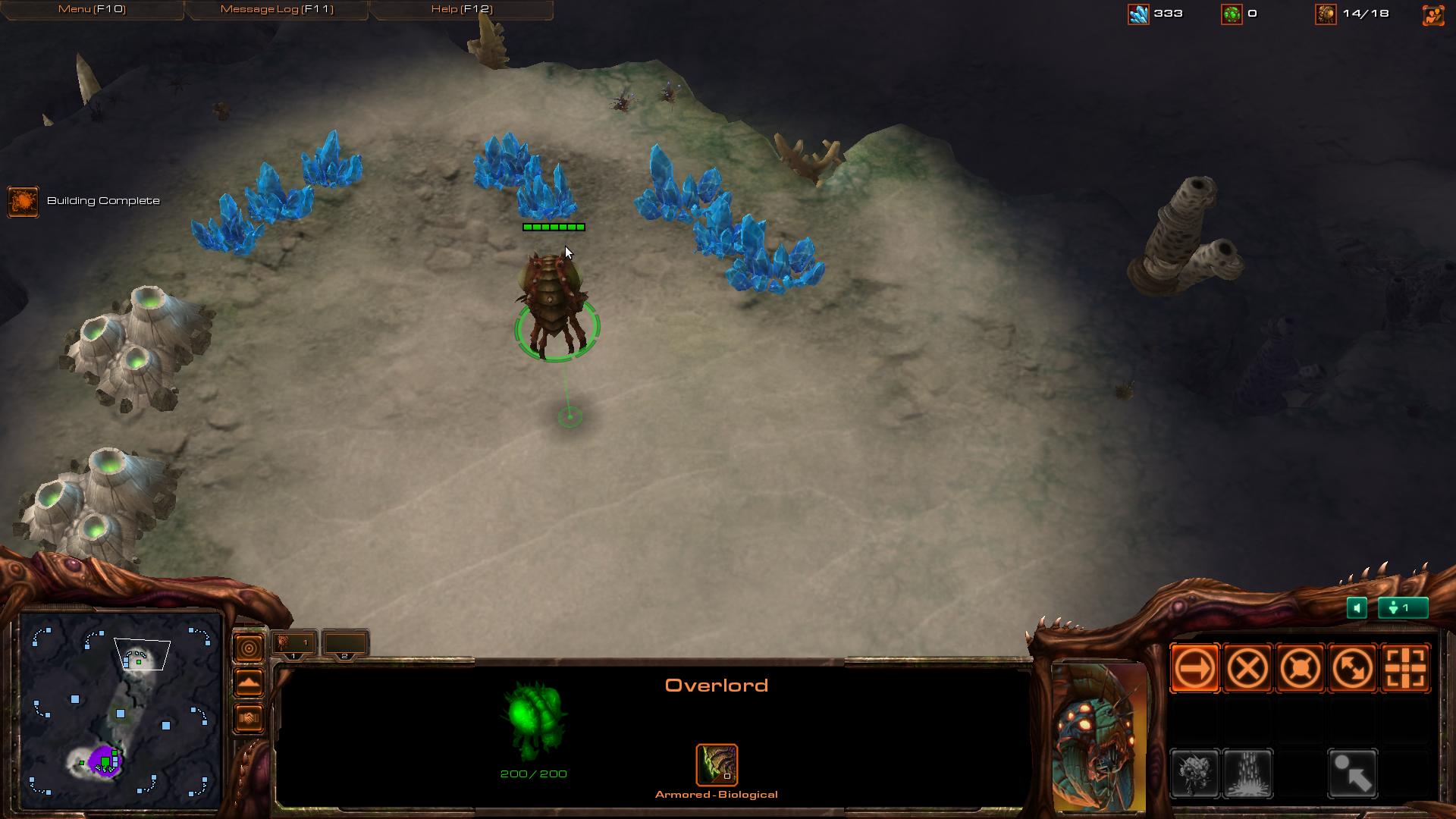Select control group 1 tab
The height and width of the screenshot is (819, 1456).
[294, 644]
